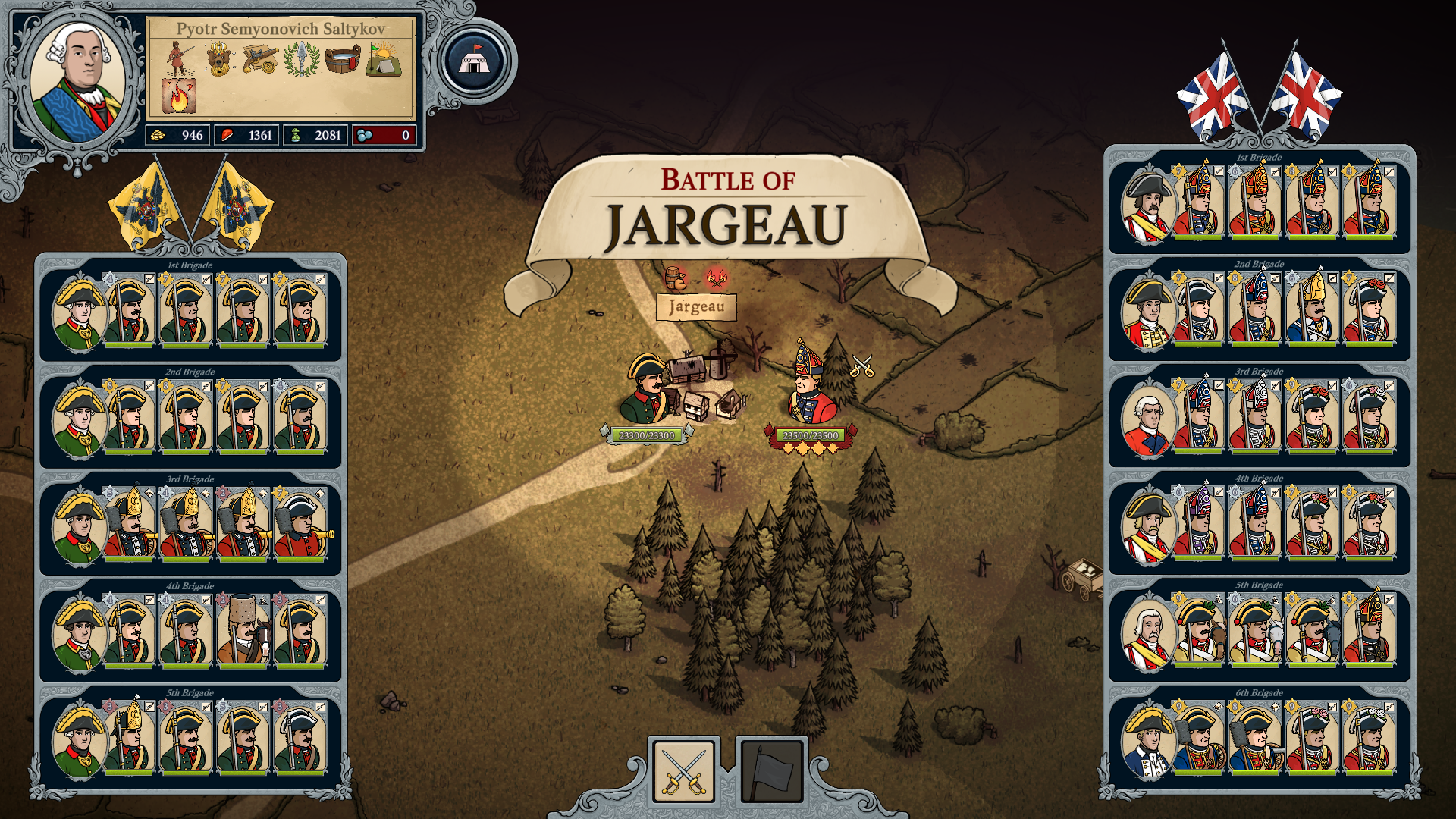Inspect the musketeer soldier trait icon
The width and height of the screenshot is (1456, 819).
pyautogui.click(x=179, y=58)
